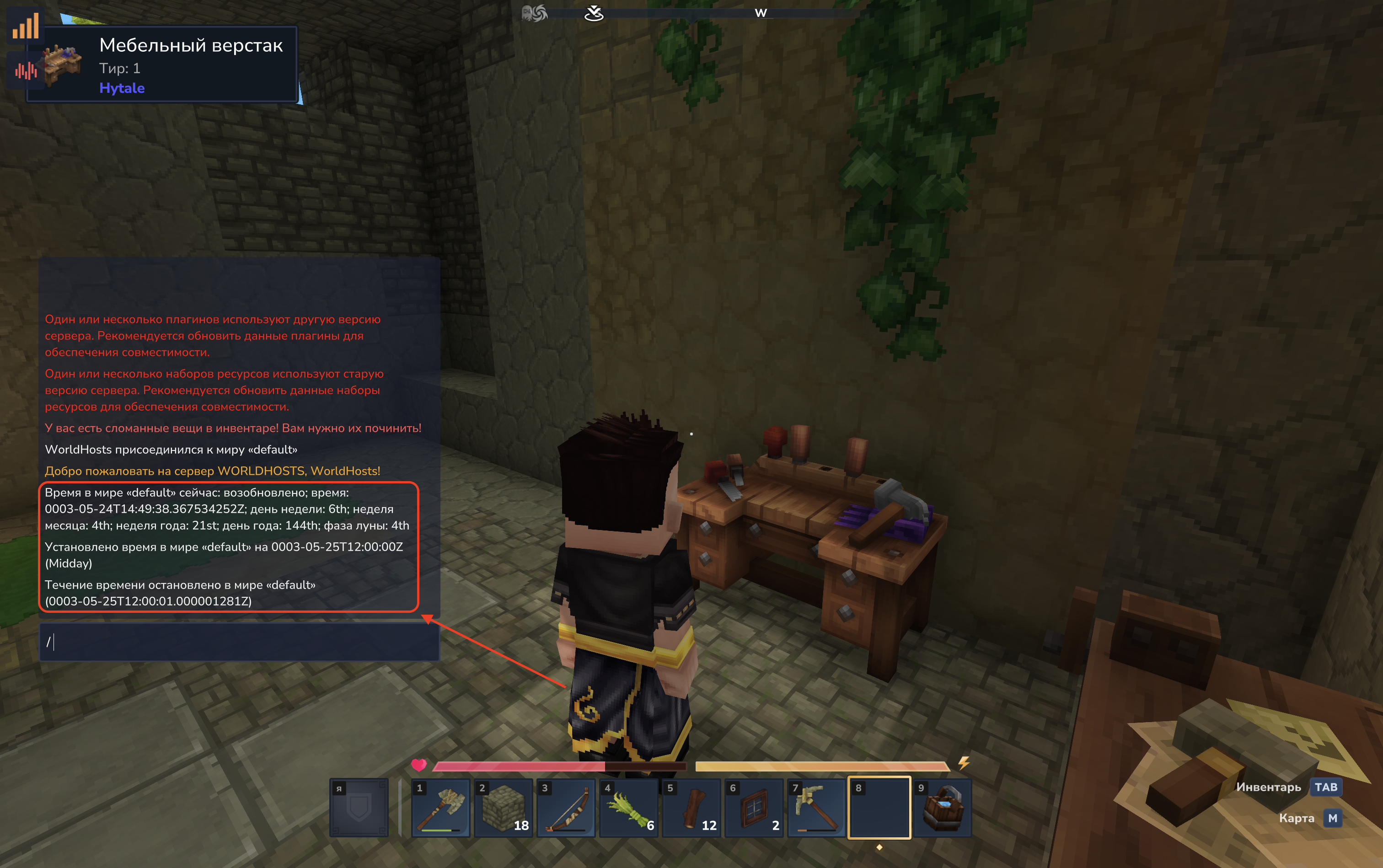Click the shield utility slot
Viewport: 1383px width, 868px height.
tap(359, 808)
